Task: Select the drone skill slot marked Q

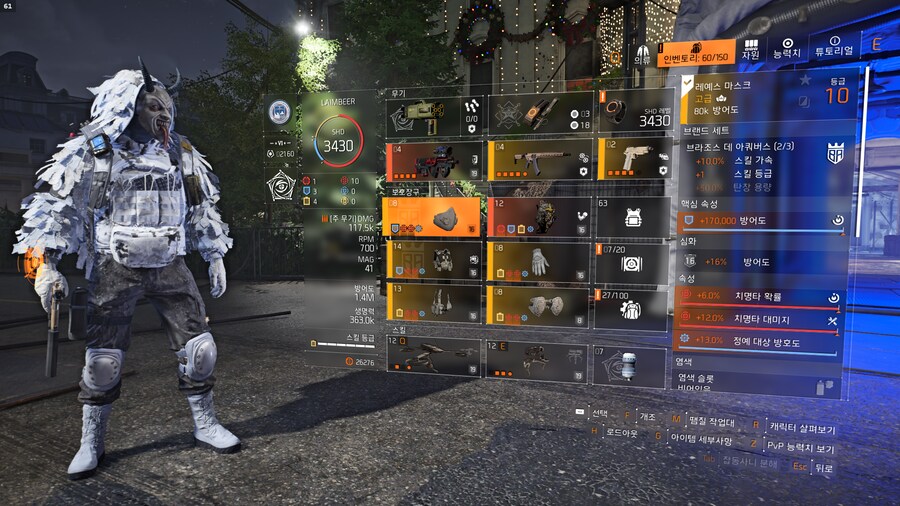Action: (x=433, y=357)
